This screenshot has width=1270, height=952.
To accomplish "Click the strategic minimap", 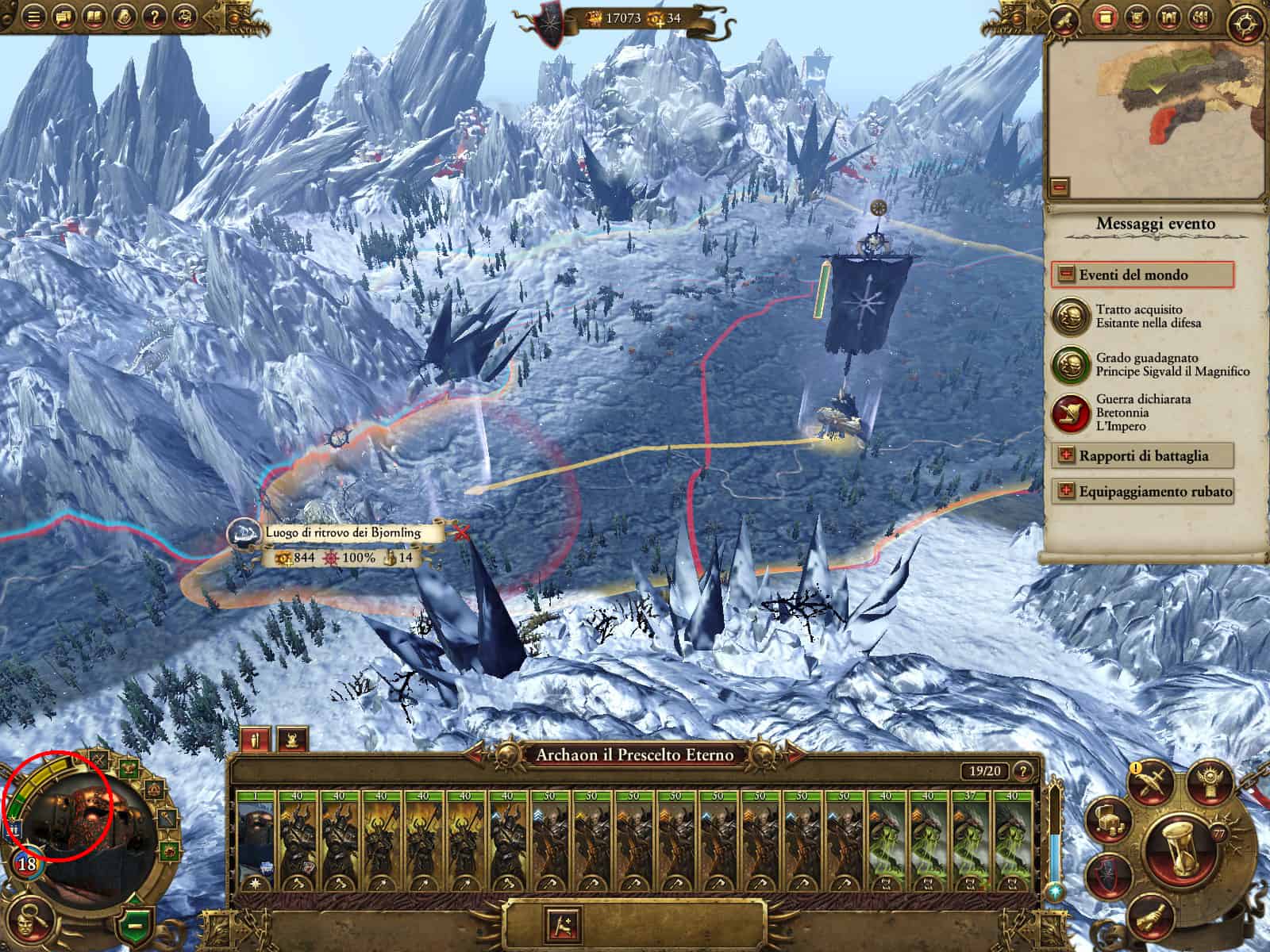I will (1155, 110).
